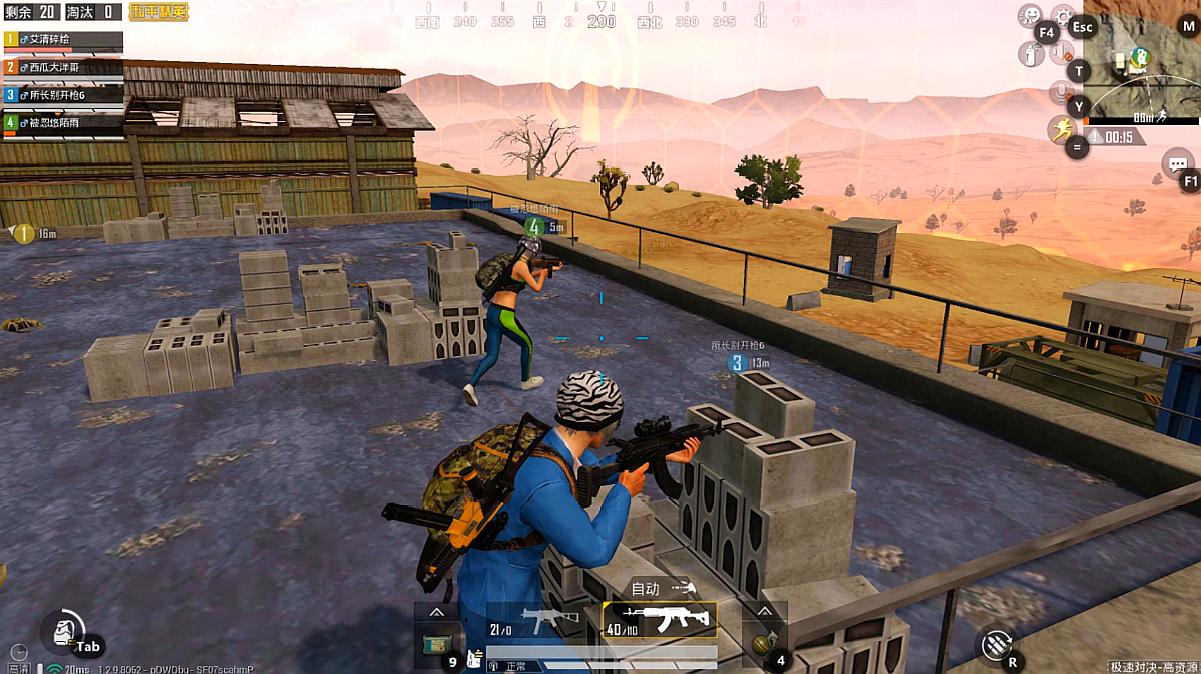1201x674 pixels.
Task: Select teammate 3 所长别开枪6 in squad list
Action: pos(63,95)
